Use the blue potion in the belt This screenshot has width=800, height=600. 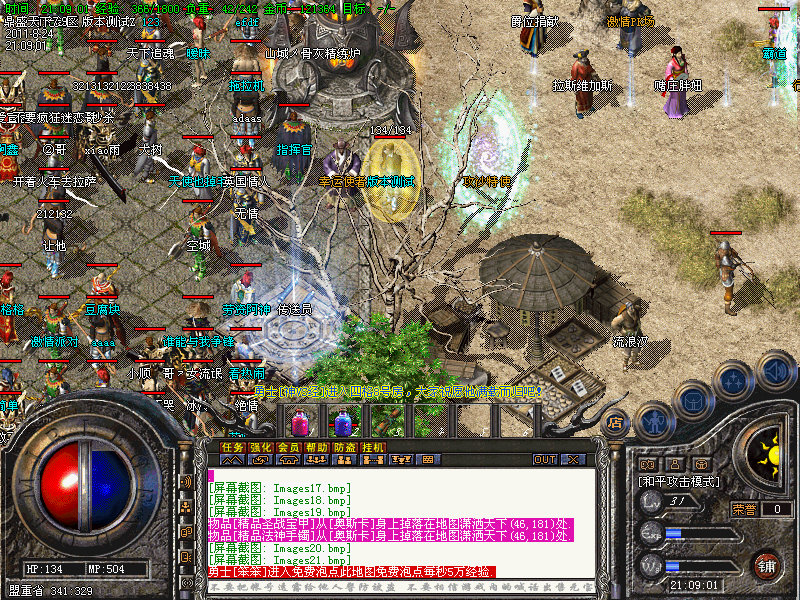(x=342, y=422)
